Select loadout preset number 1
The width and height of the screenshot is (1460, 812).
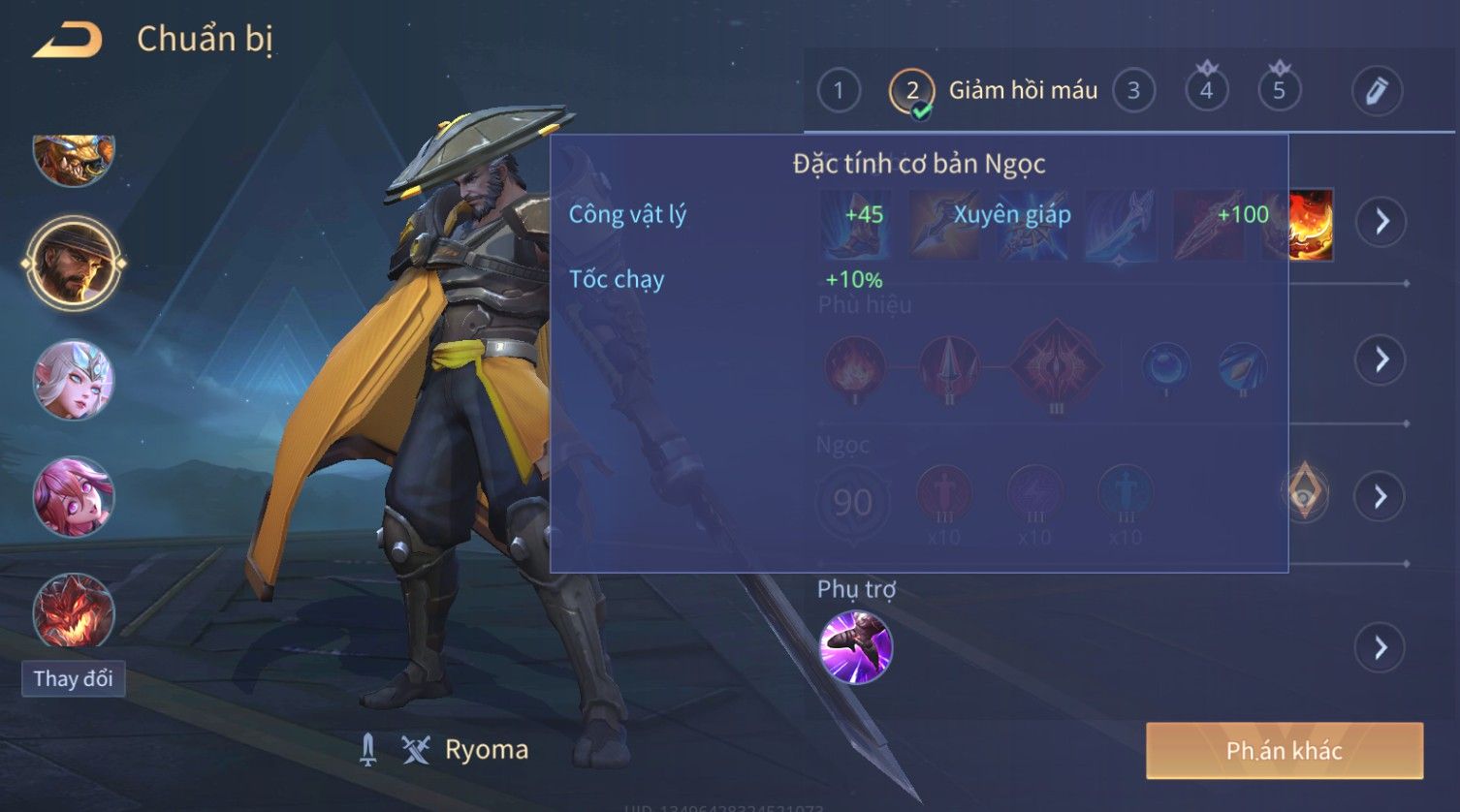point(839,91)
